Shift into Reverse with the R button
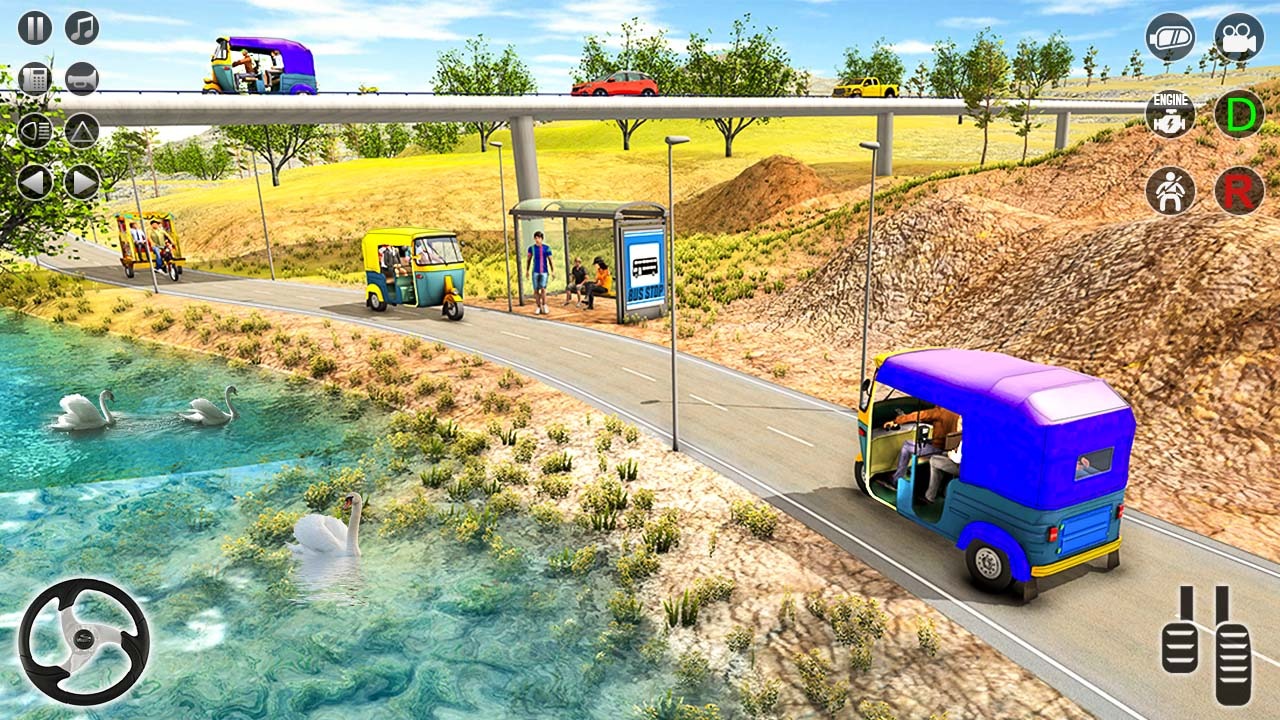 coord(1240,190)
